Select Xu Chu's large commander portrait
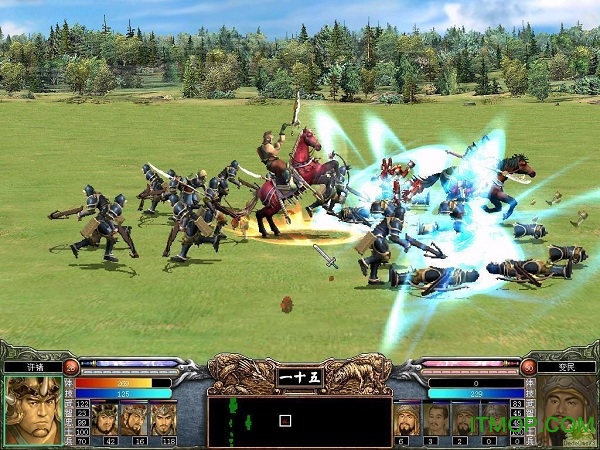The image size is (600, 450). tap(33, 410)
